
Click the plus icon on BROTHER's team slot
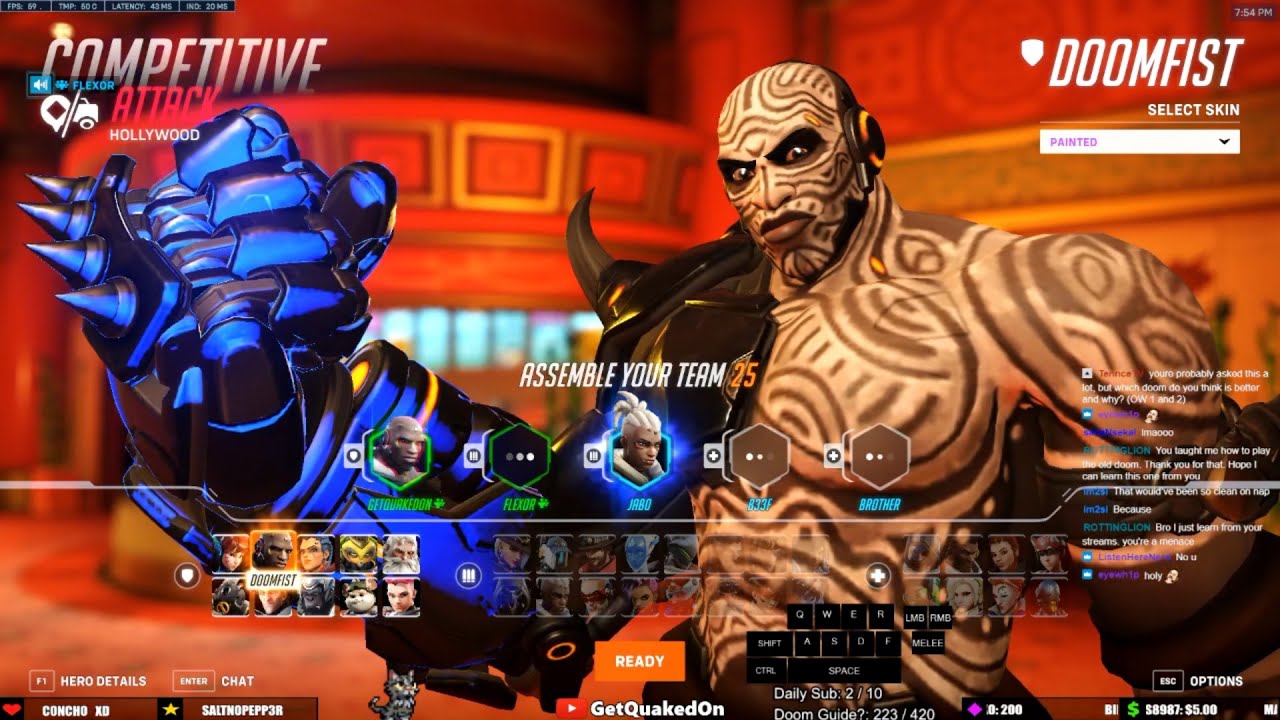coord(833,453)
